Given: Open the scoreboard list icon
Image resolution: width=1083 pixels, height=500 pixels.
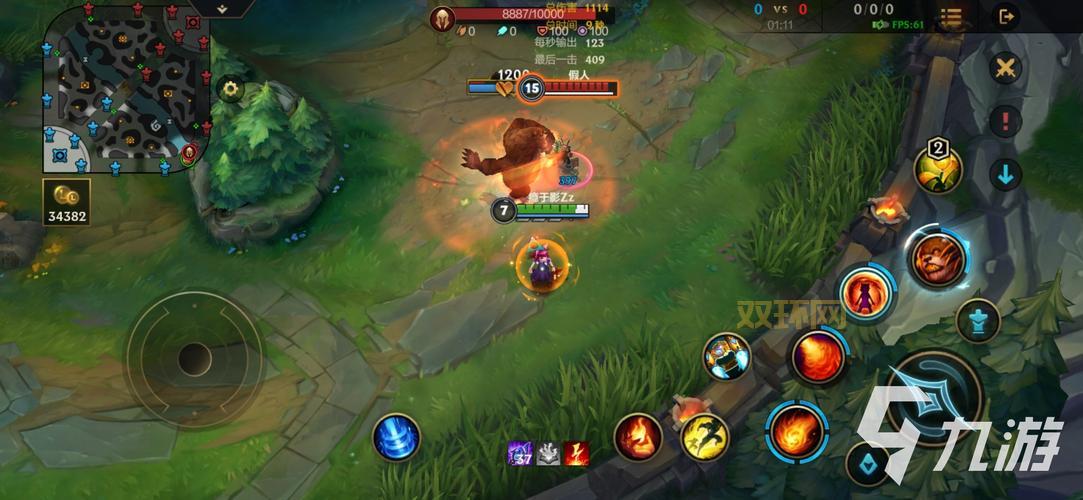Looking at the screenshot, I should pyautogui.click(x=951, y=16).
